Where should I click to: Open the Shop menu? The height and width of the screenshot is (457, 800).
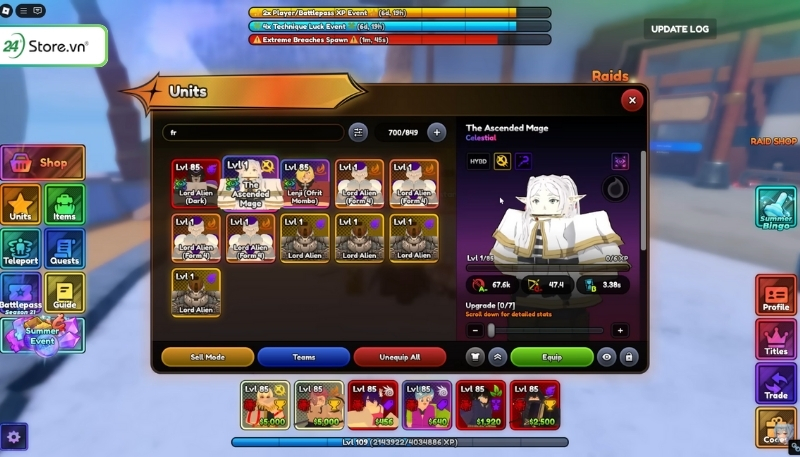tap(43, 162)
